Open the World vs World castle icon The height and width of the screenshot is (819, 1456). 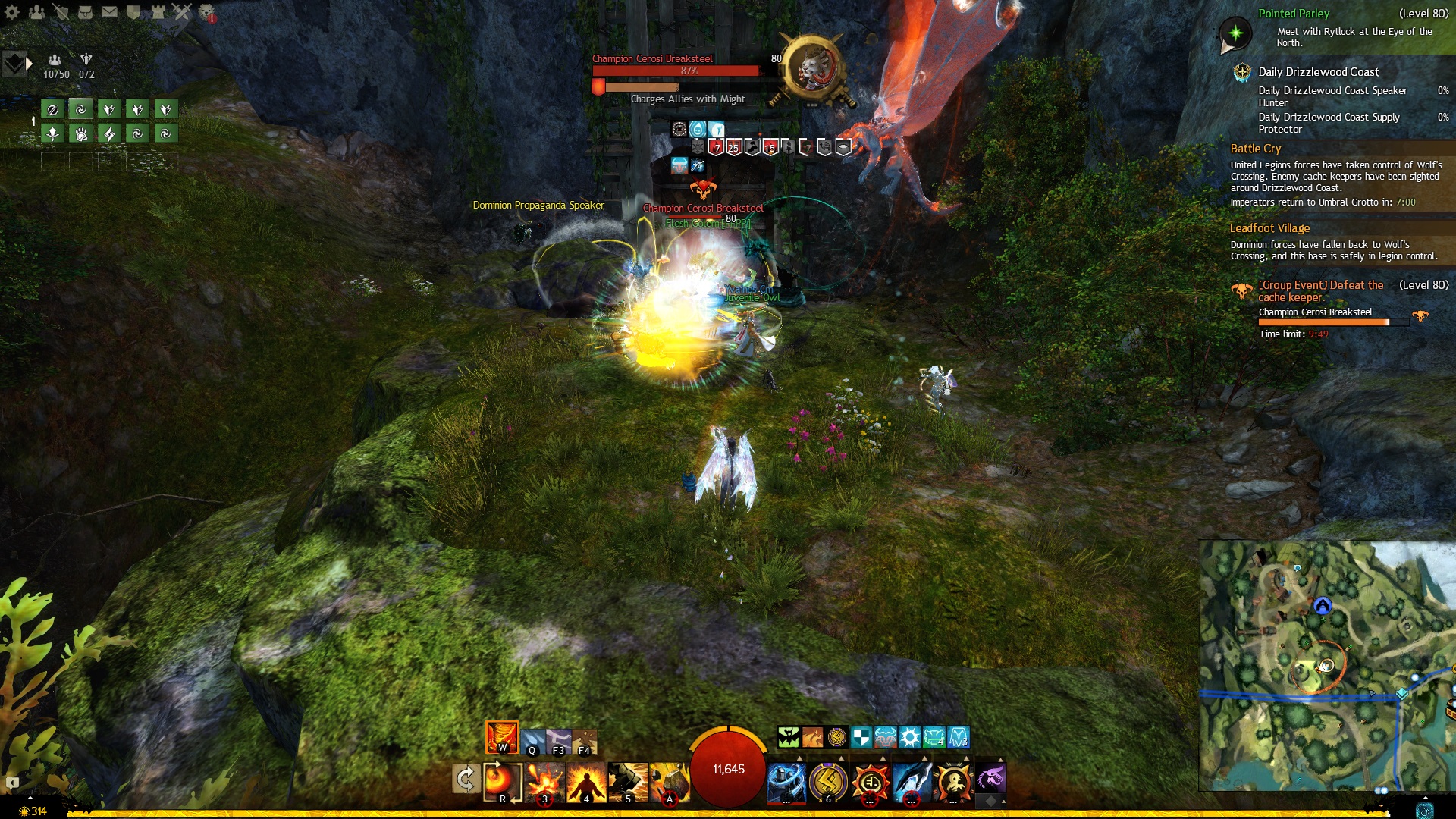click(158, 11)
